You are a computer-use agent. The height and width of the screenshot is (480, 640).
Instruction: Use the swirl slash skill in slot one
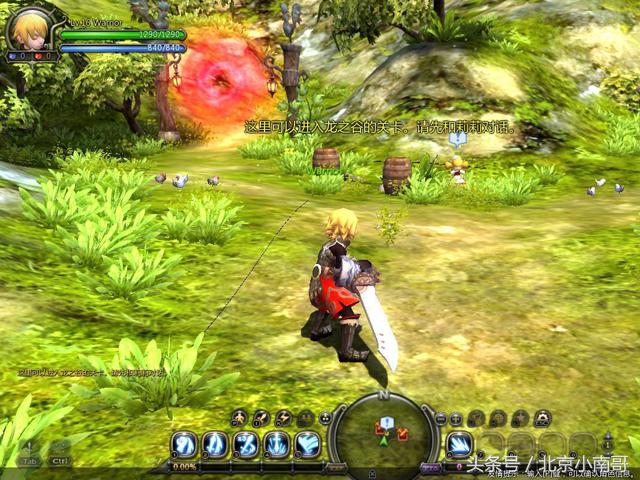pyautogui.click(x=184, y=444)
